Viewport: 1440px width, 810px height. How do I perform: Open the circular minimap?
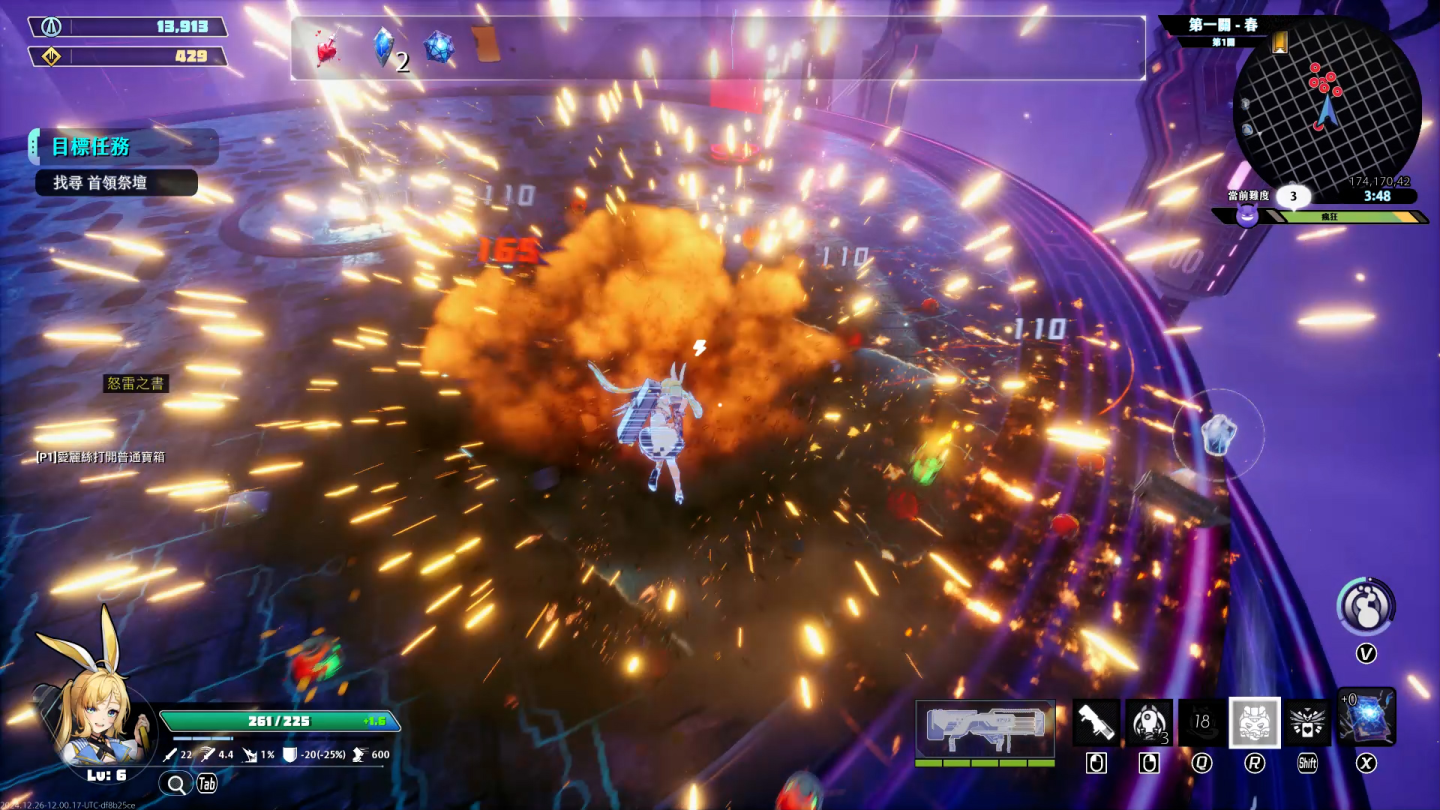[x=1326, y=107]
